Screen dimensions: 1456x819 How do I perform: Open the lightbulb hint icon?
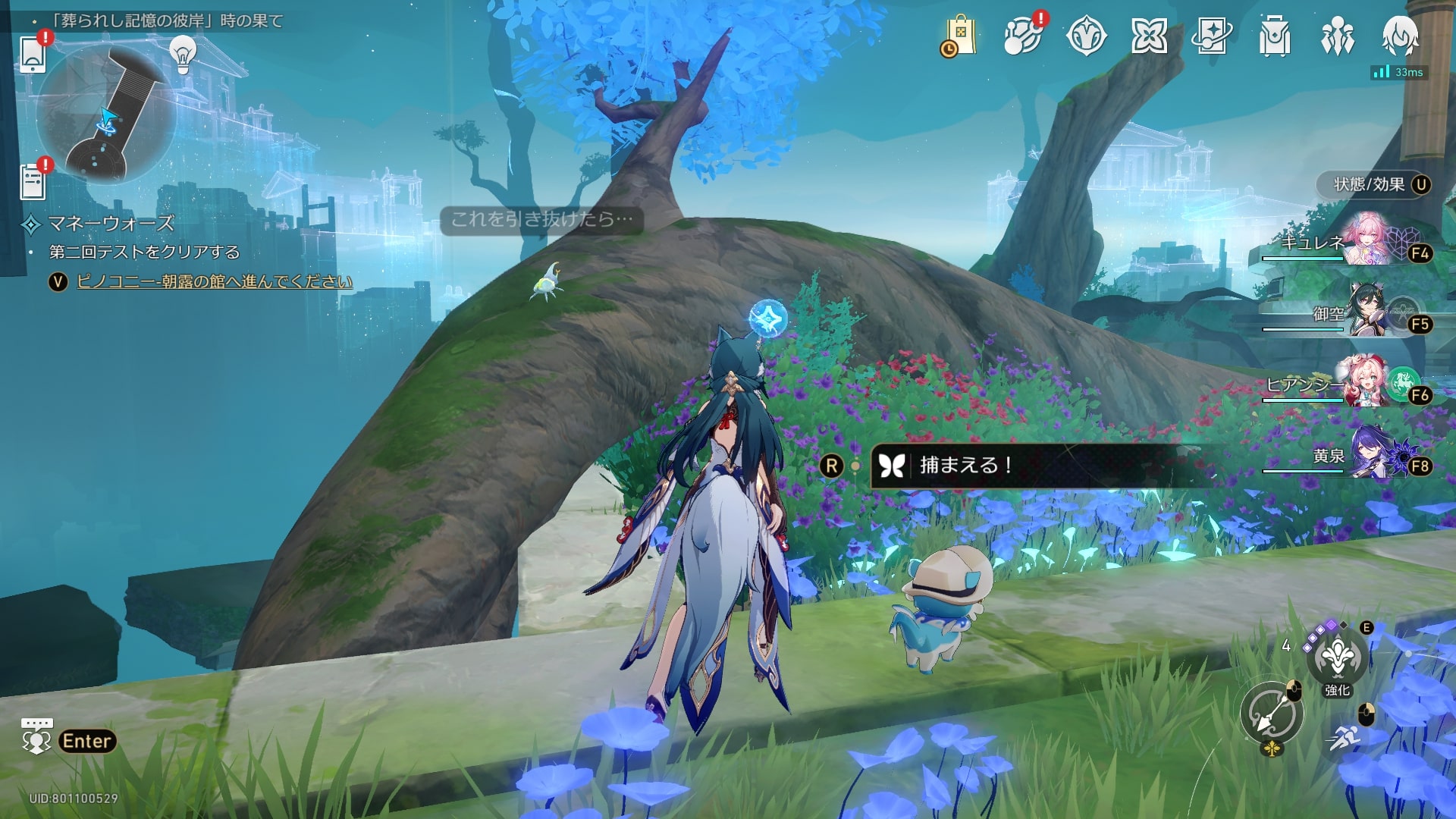click(183, 53)
